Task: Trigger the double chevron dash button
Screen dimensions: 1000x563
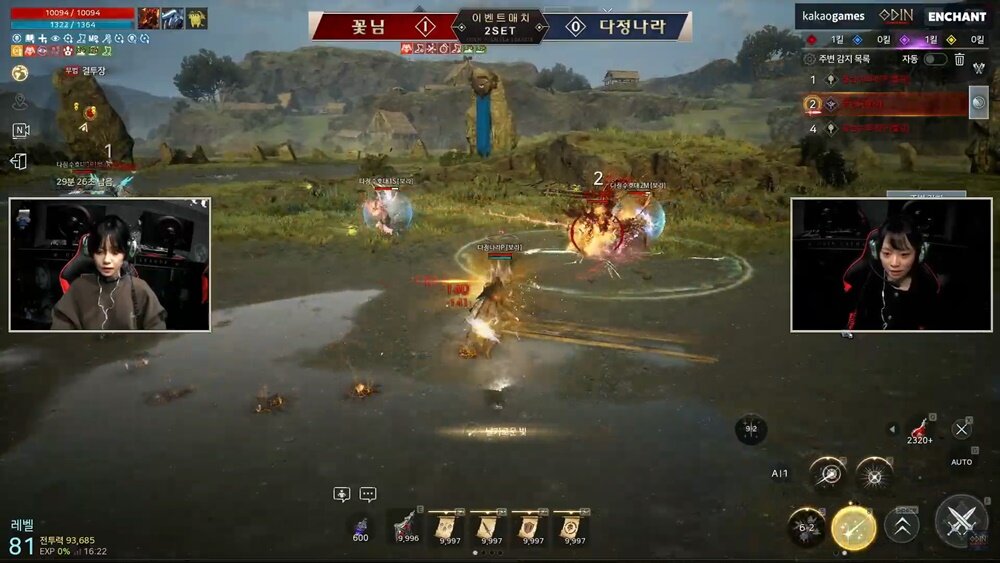Action: coord(902,526)
